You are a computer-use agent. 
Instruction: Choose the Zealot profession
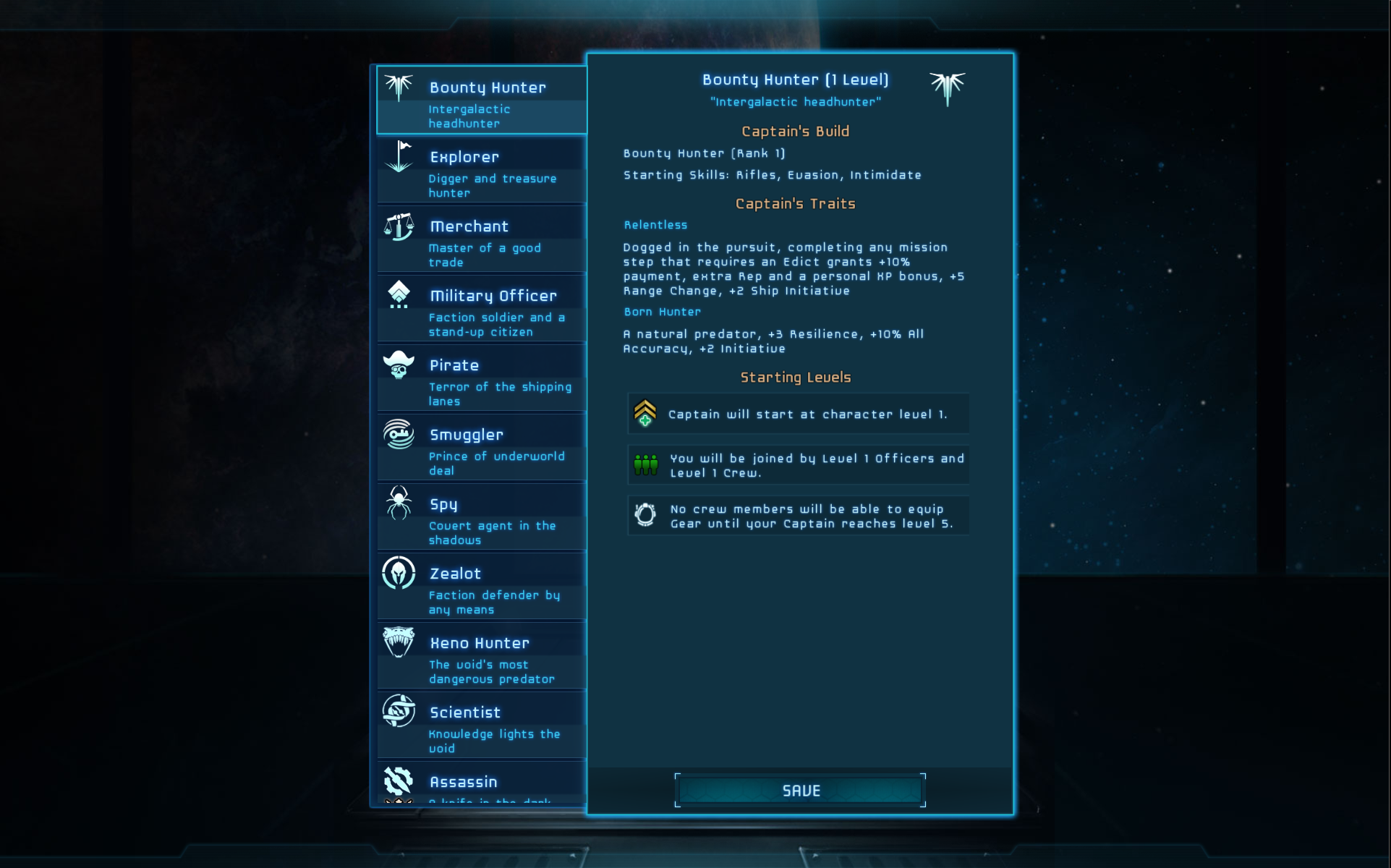[x=482, y=587]
